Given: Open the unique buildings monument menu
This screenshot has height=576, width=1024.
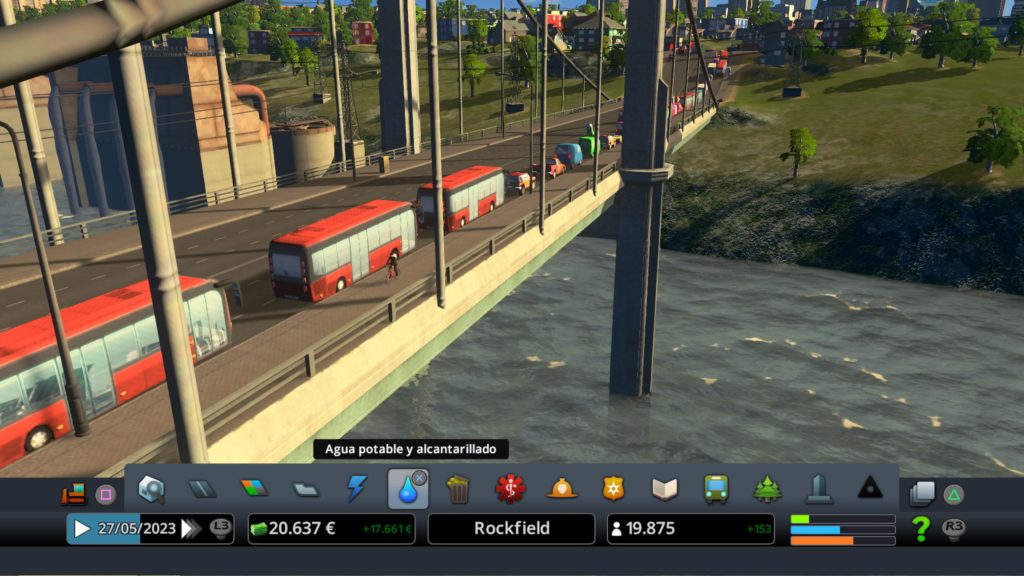Looking at the screenshot, I should [x=819, y=489].
